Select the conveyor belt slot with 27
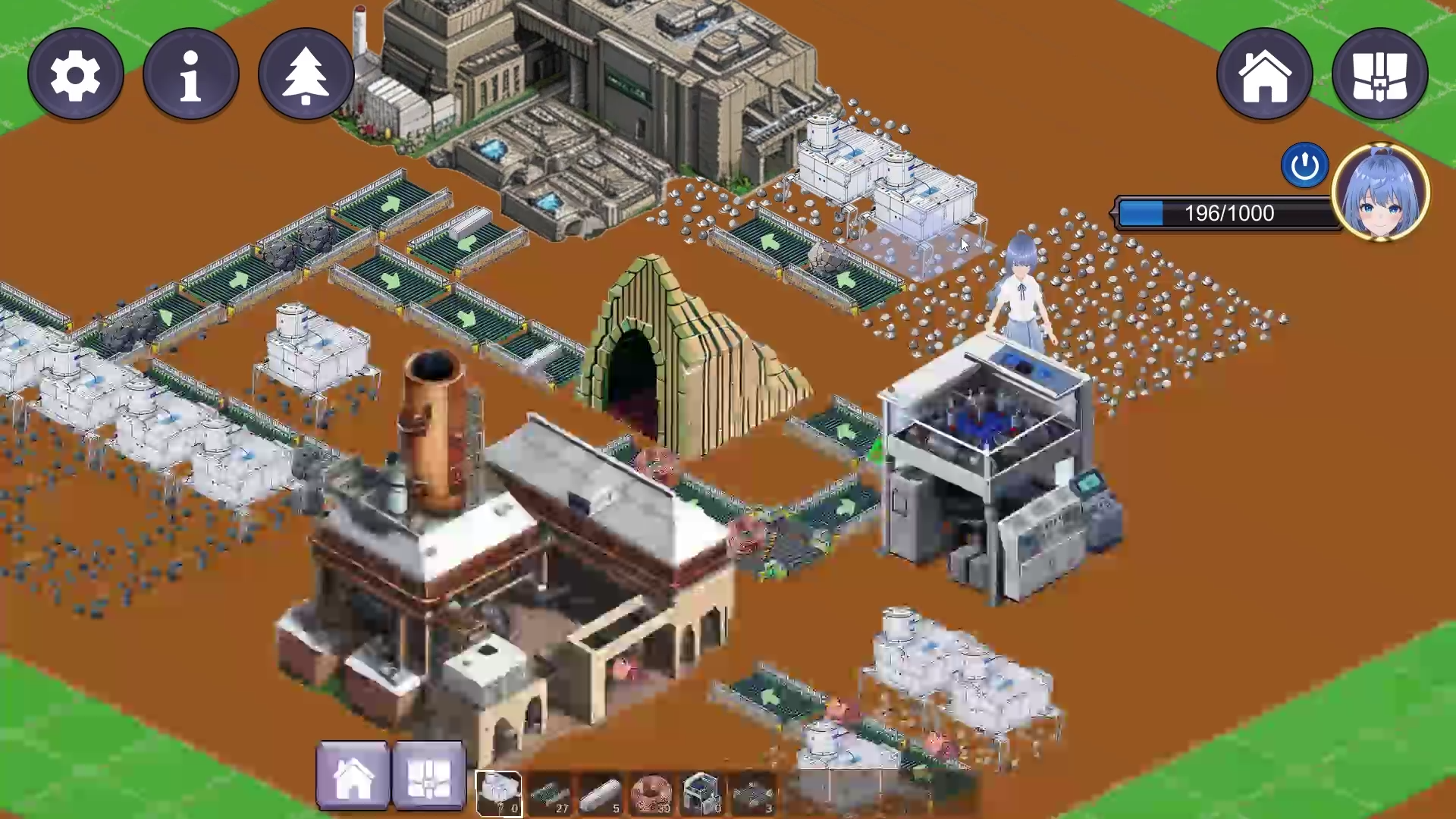Viewport: 1456px width, 819px height. [x=550, y=793]
